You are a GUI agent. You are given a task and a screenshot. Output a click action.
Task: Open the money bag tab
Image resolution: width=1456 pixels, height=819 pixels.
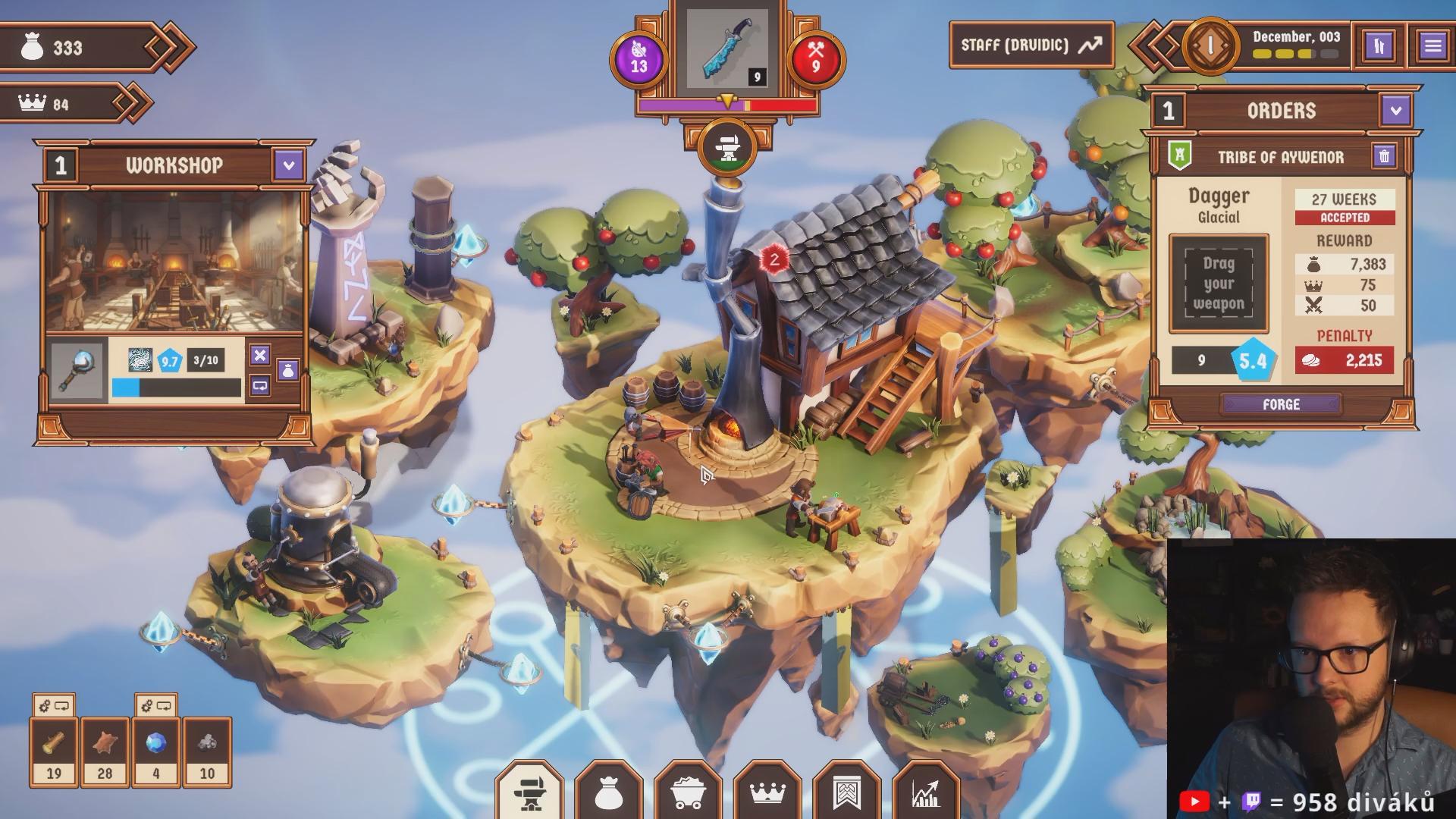click(609, 792)
